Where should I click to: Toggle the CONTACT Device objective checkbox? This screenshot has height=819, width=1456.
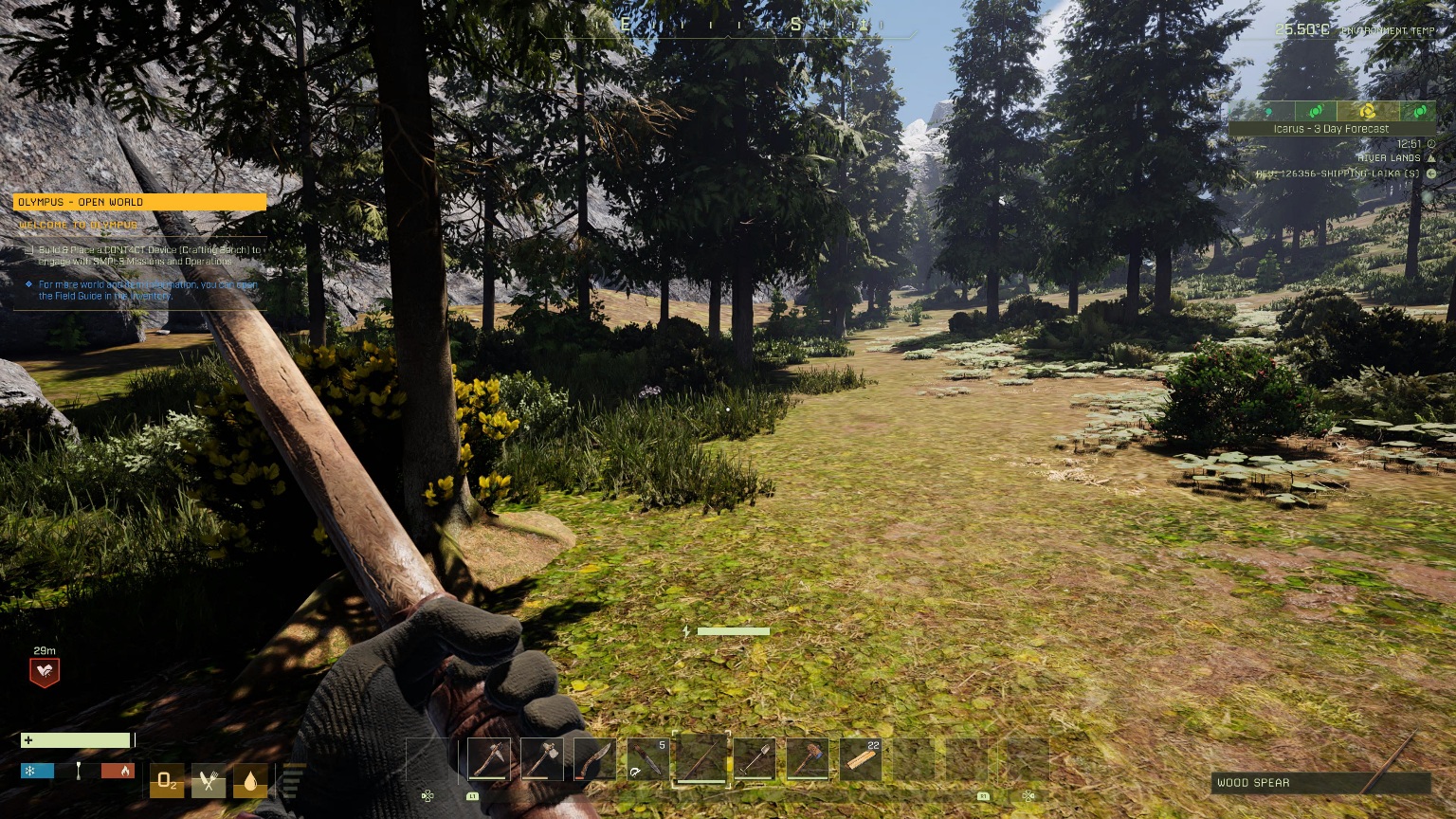[x=29, y=251]
